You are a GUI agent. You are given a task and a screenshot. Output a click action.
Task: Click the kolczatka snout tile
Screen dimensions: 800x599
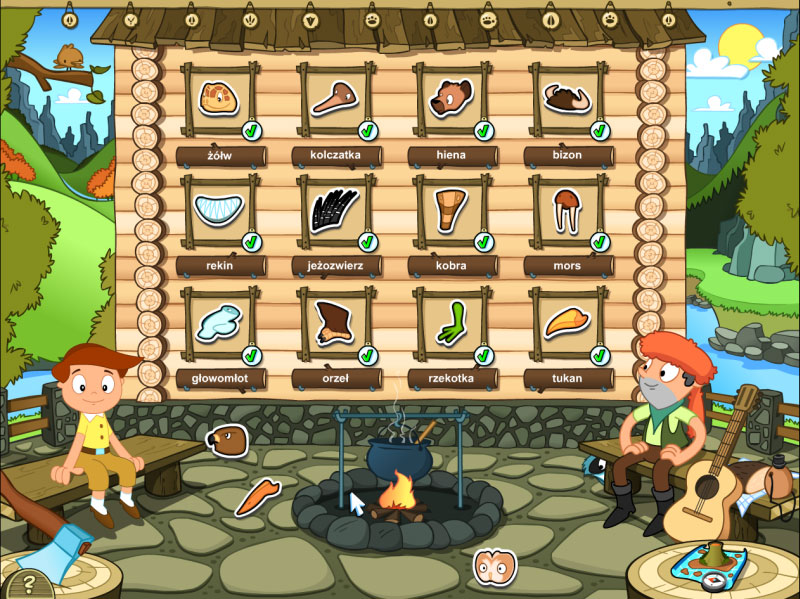click(x=334, y=100)
